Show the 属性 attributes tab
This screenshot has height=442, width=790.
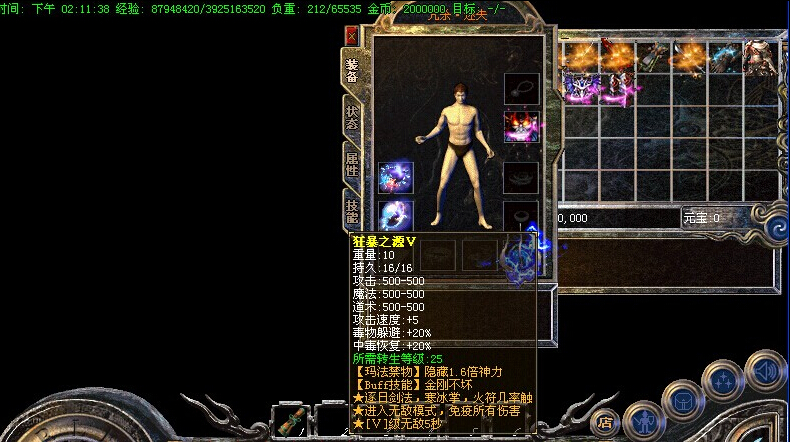(352, 163)
